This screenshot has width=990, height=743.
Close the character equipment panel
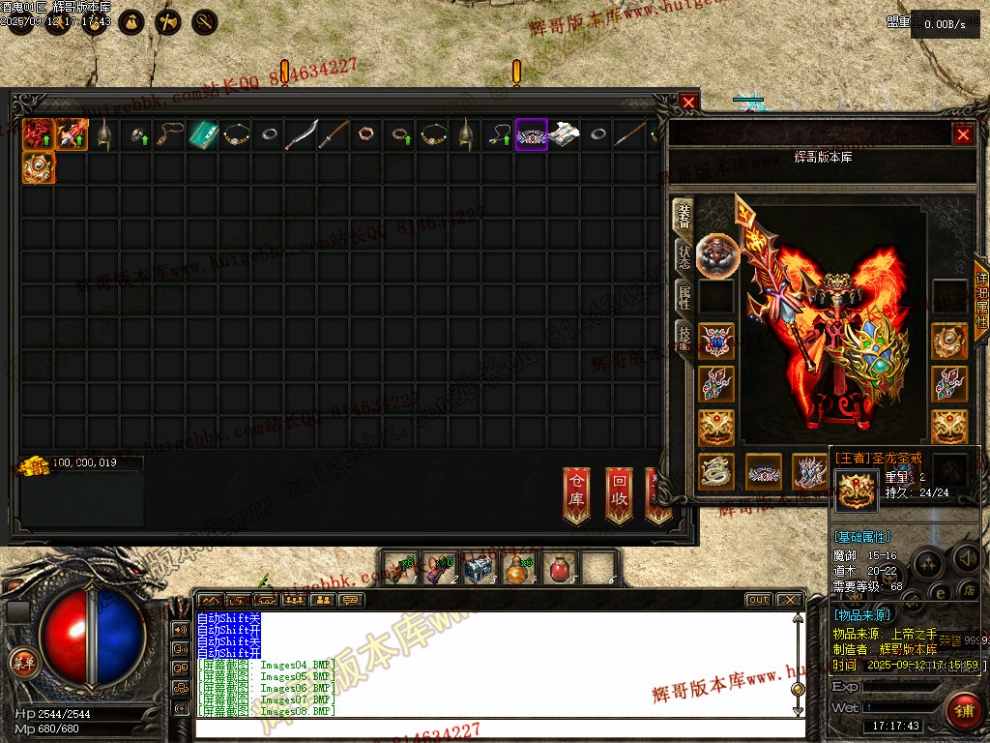pos(962,134)
